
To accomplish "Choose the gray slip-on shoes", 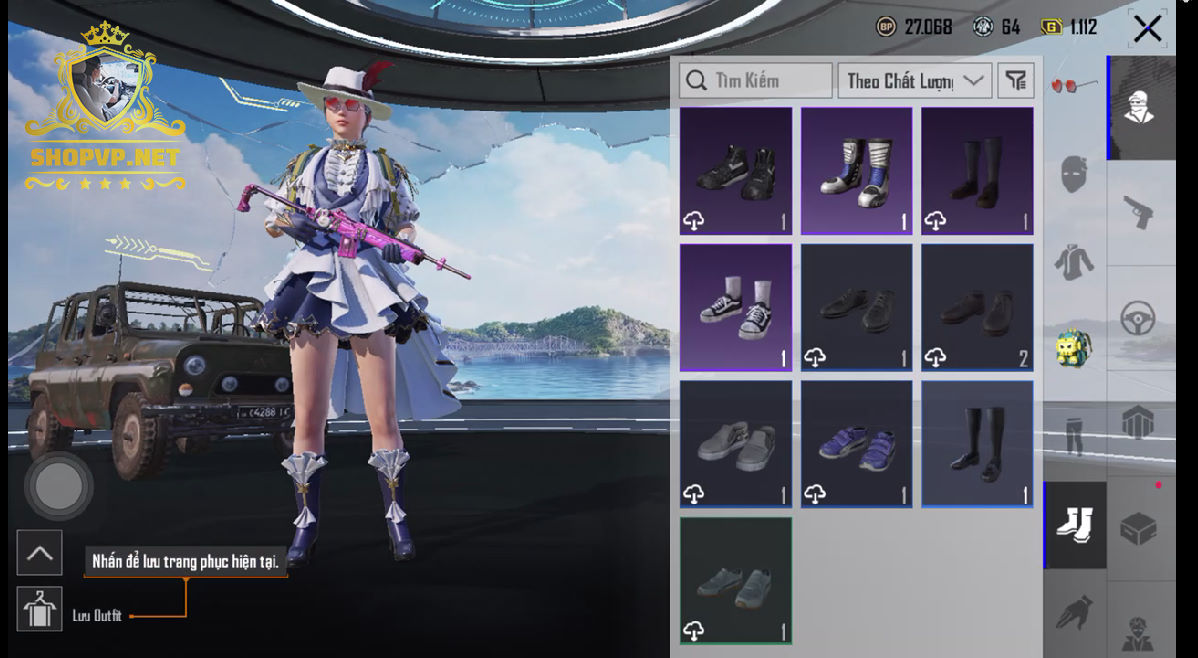I will click(x=736, y=443).
